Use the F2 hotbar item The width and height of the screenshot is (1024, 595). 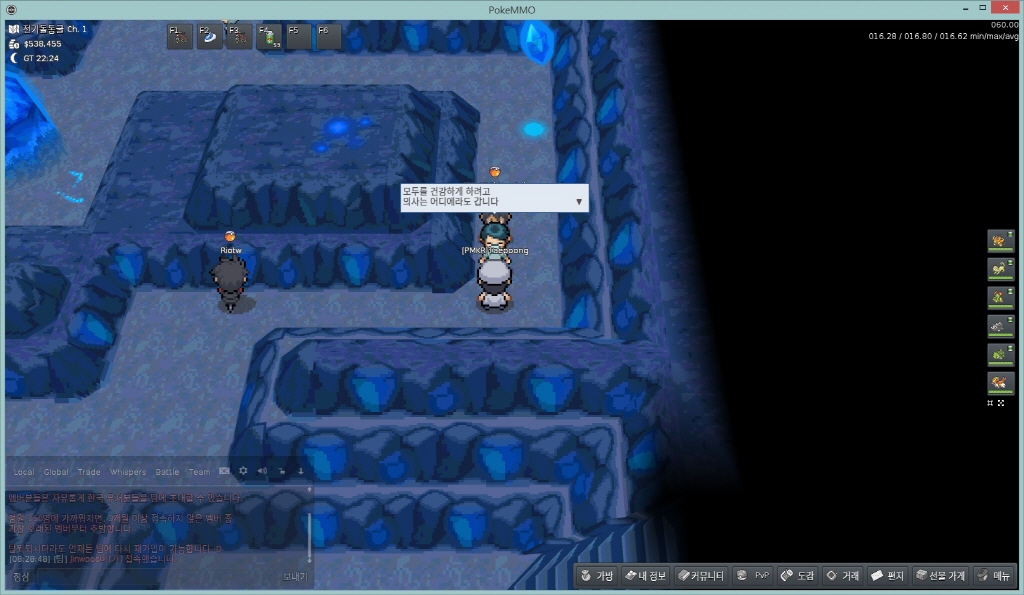(x=210, y=37)
